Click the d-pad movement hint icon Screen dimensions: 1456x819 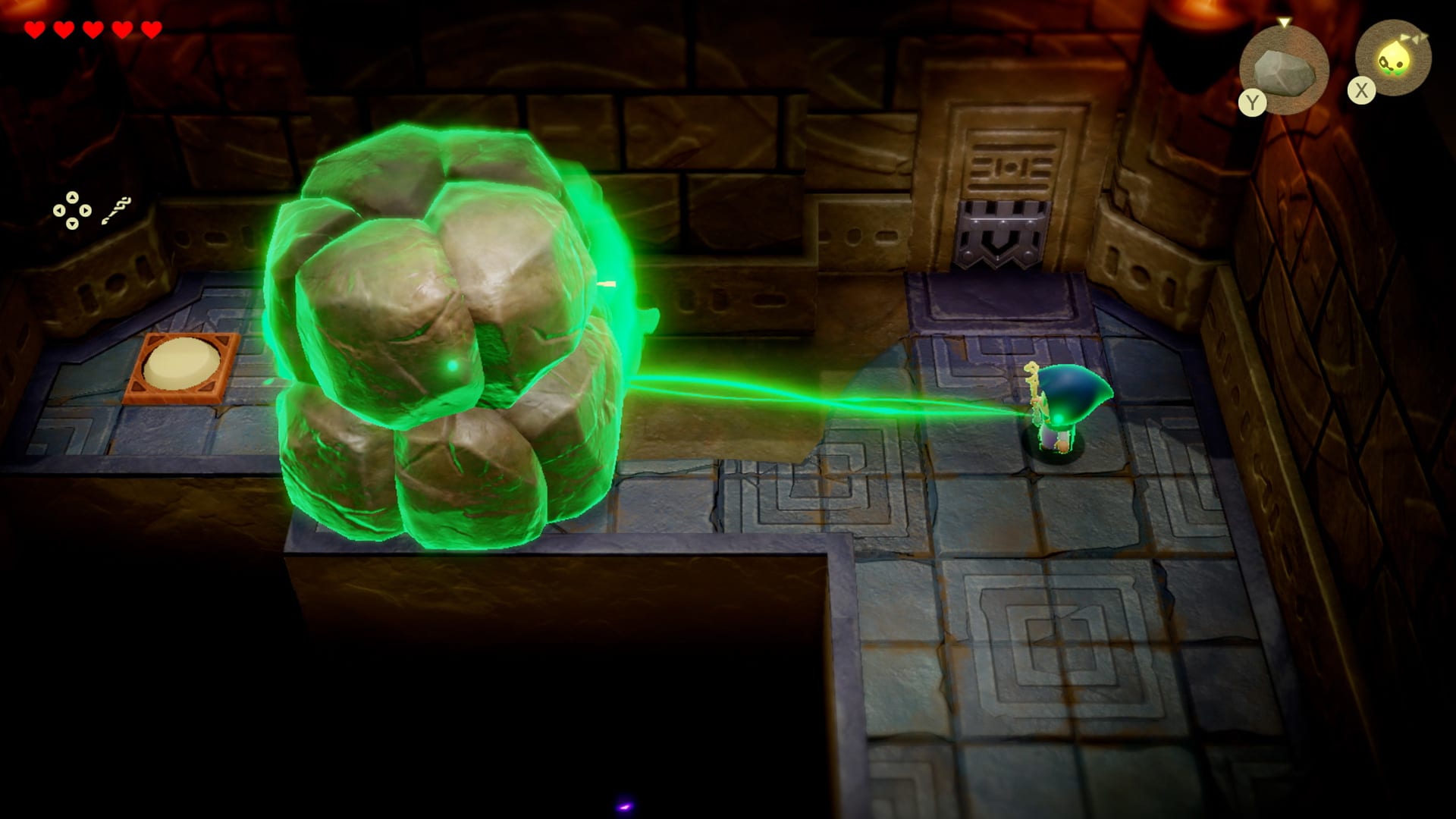tap(72, 211)
